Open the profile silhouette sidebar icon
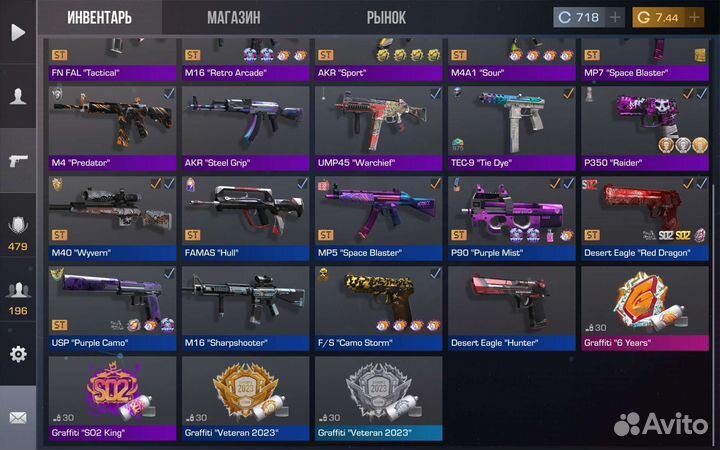The height and width of the screenshot is (450, 720). pos(18,96)
